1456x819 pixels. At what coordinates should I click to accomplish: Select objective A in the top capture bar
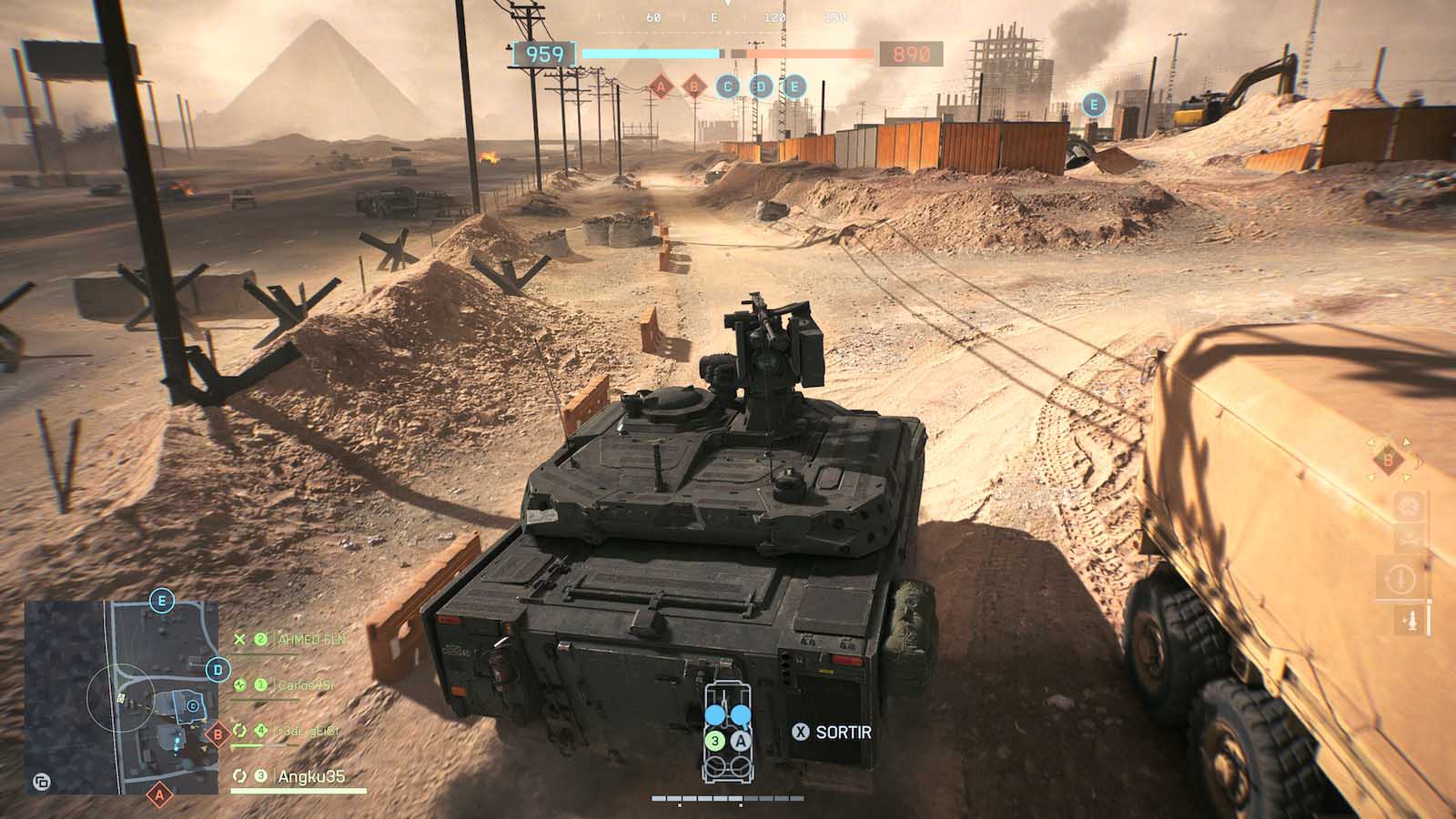point(662,87)
